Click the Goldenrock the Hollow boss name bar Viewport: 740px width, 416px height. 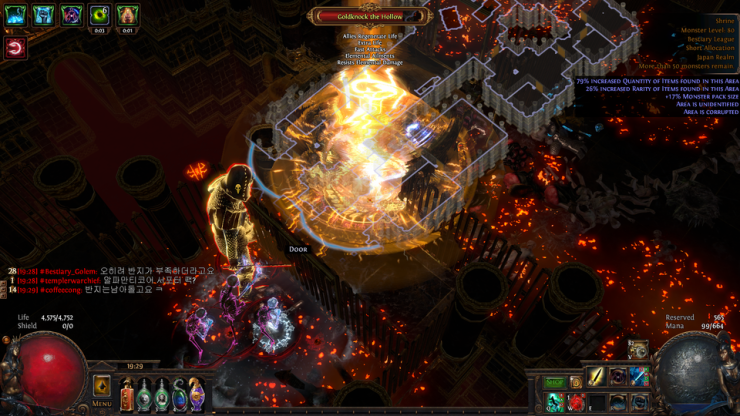pos(370,16)
